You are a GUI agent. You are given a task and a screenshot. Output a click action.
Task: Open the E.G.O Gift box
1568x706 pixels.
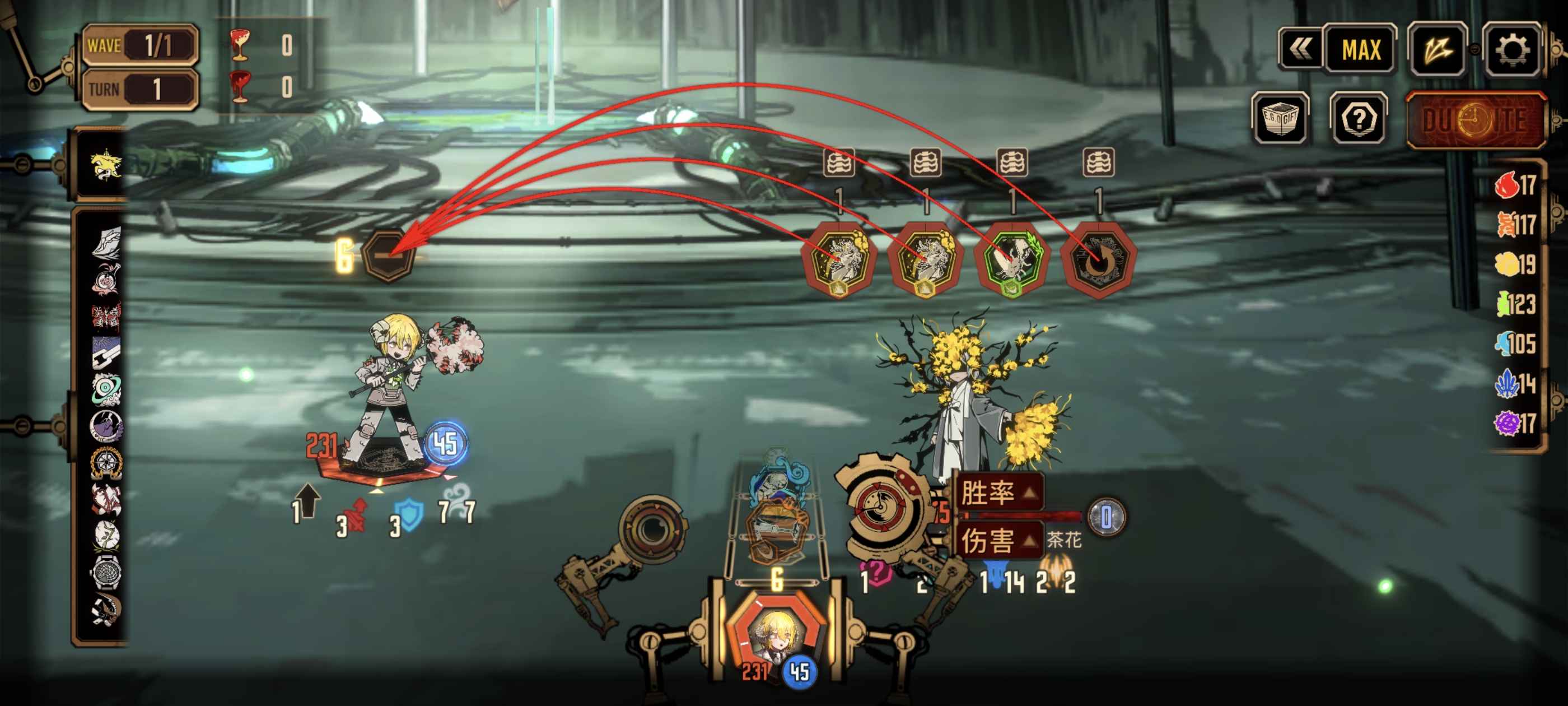(x=1280, y=119)
